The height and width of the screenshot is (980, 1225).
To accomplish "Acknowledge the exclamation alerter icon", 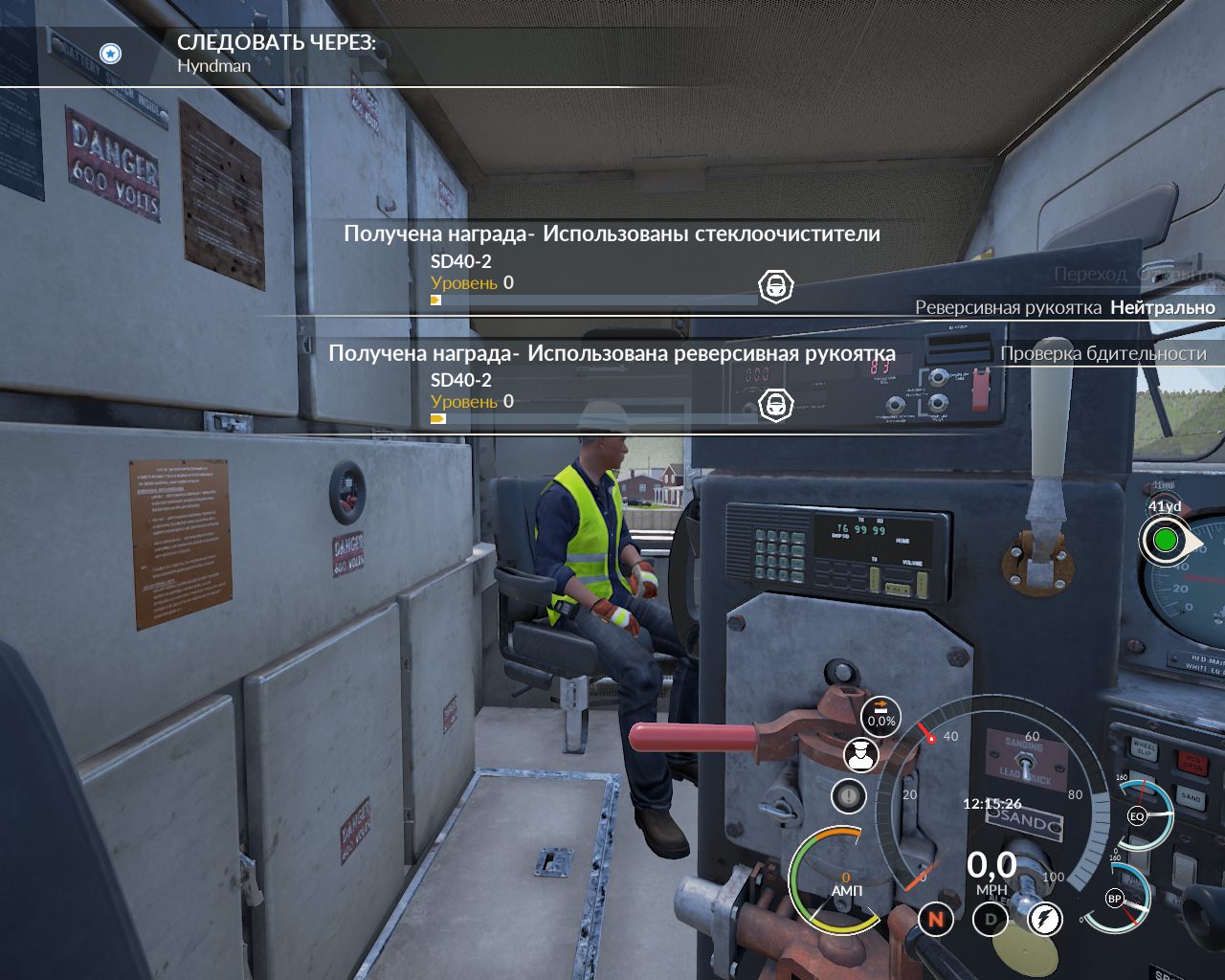I will click(x=848, y=795).
